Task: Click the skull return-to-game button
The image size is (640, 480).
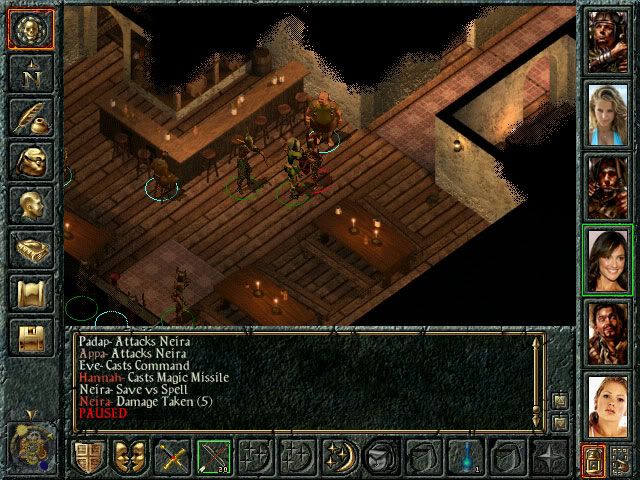Action: [29, 30]
